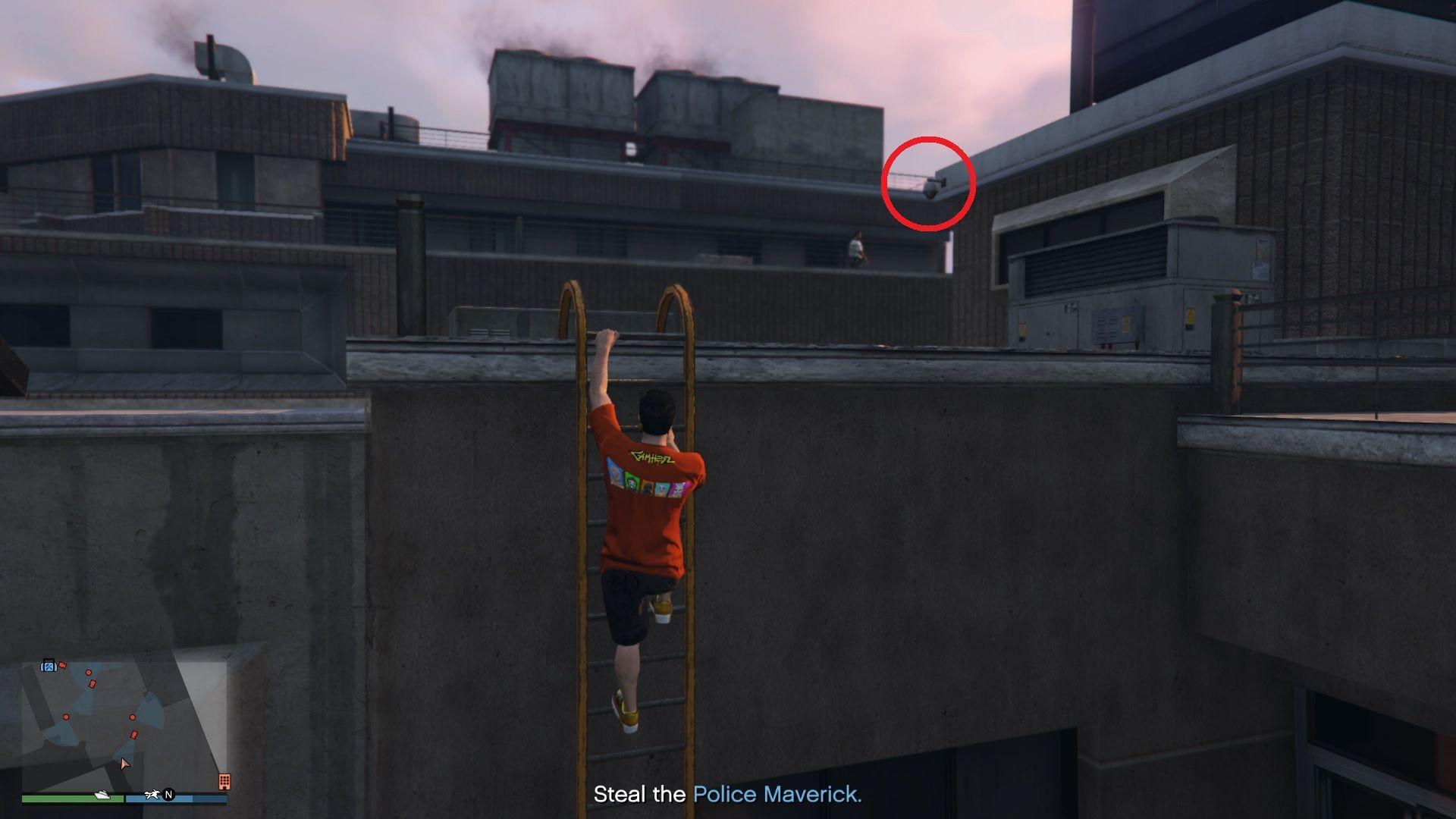1456x819 pixels.
Task: Click the Steal the objective subtitle
Action: click(641, 795)
